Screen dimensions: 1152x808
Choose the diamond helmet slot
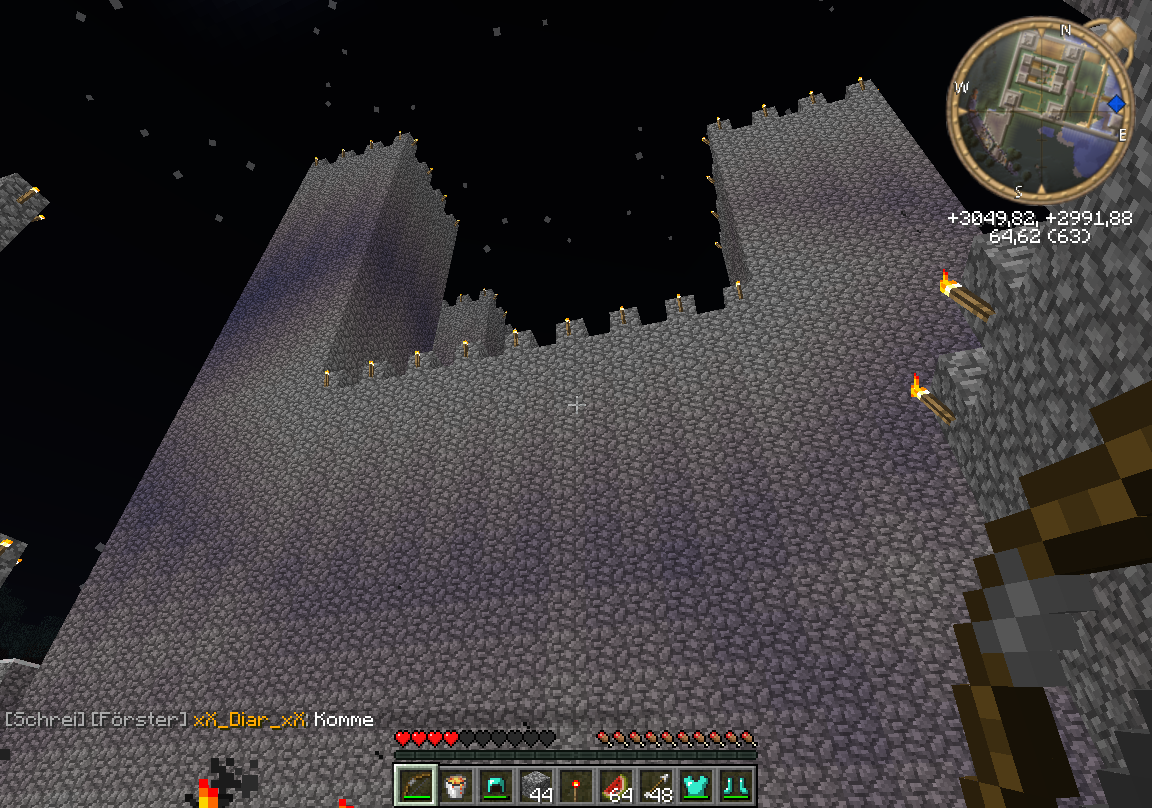coord(495,785)
